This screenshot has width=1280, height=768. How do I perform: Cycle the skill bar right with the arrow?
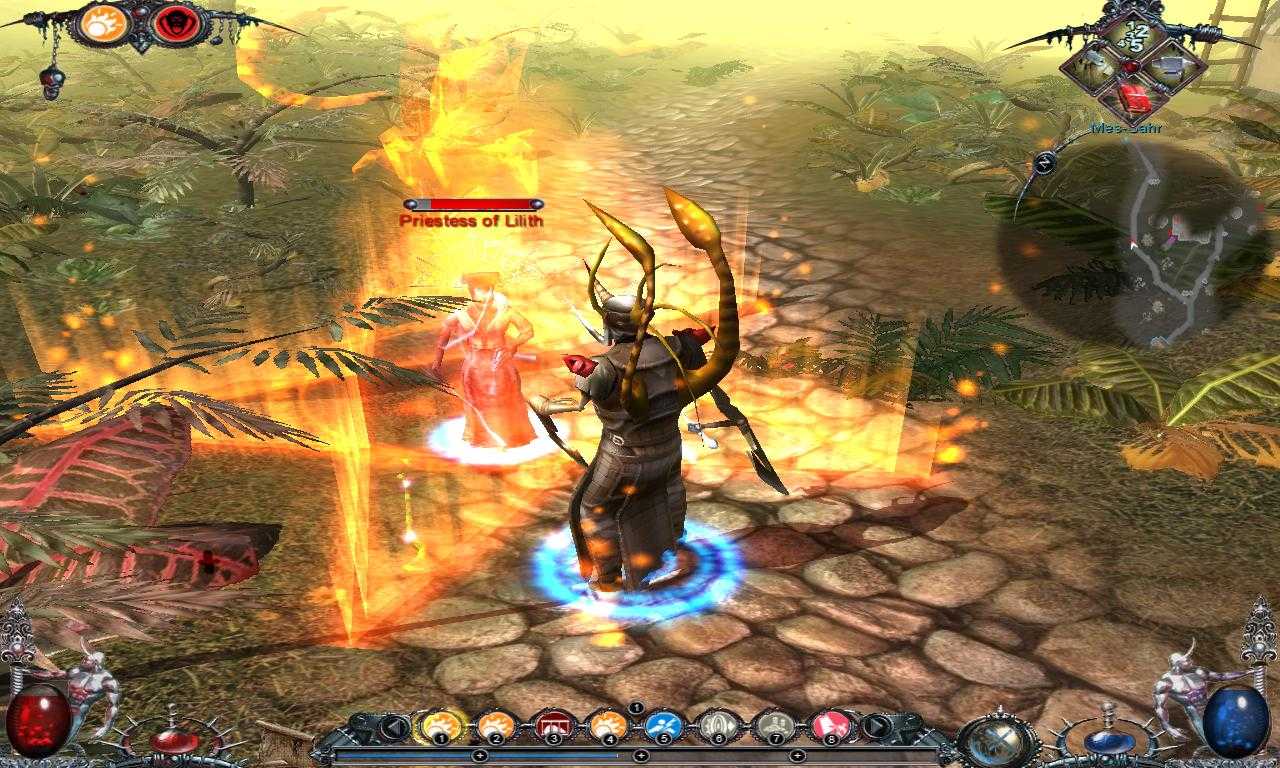pos(879,725)
